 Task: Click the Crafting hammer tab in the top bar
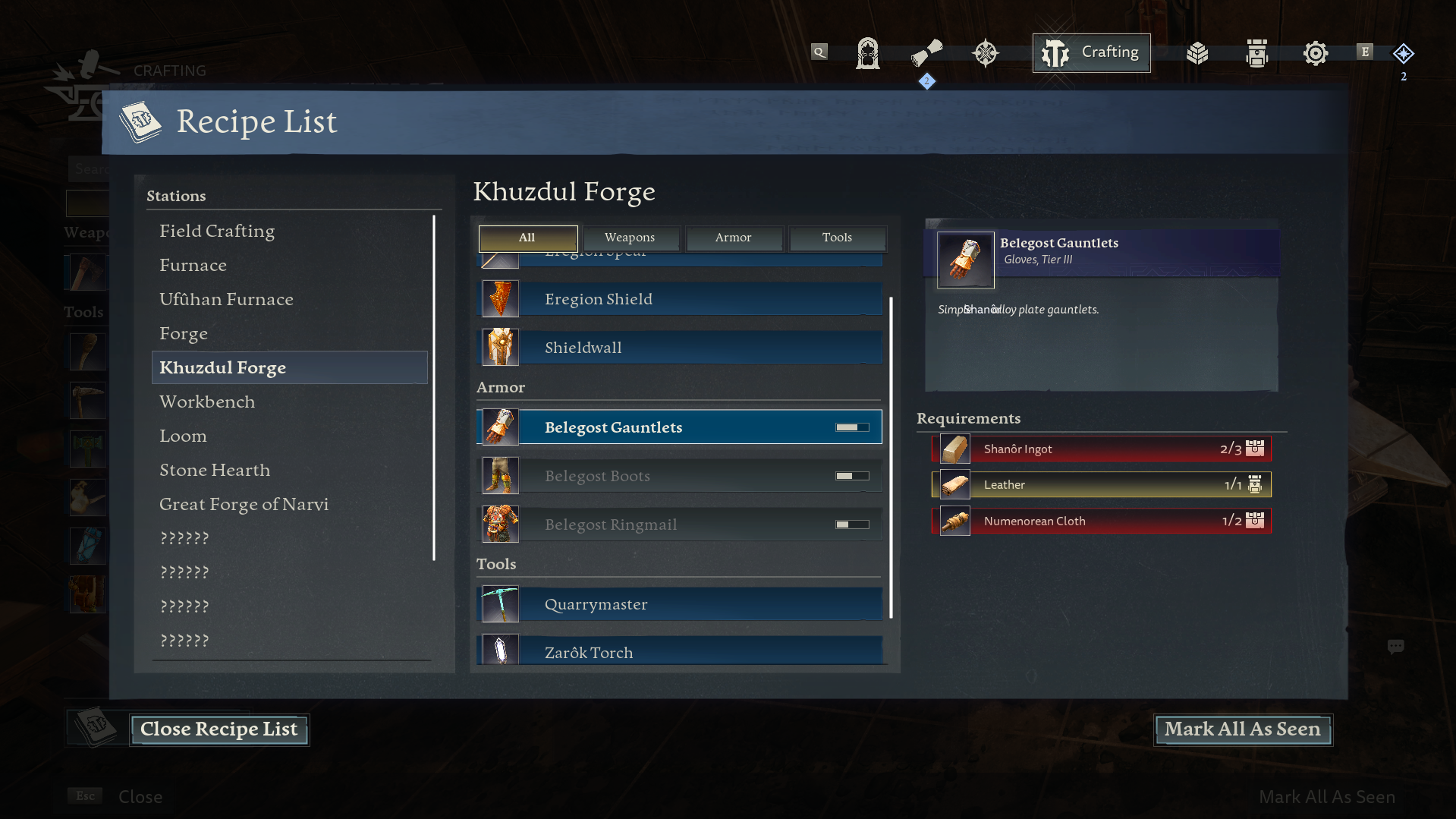[1091, 52]
